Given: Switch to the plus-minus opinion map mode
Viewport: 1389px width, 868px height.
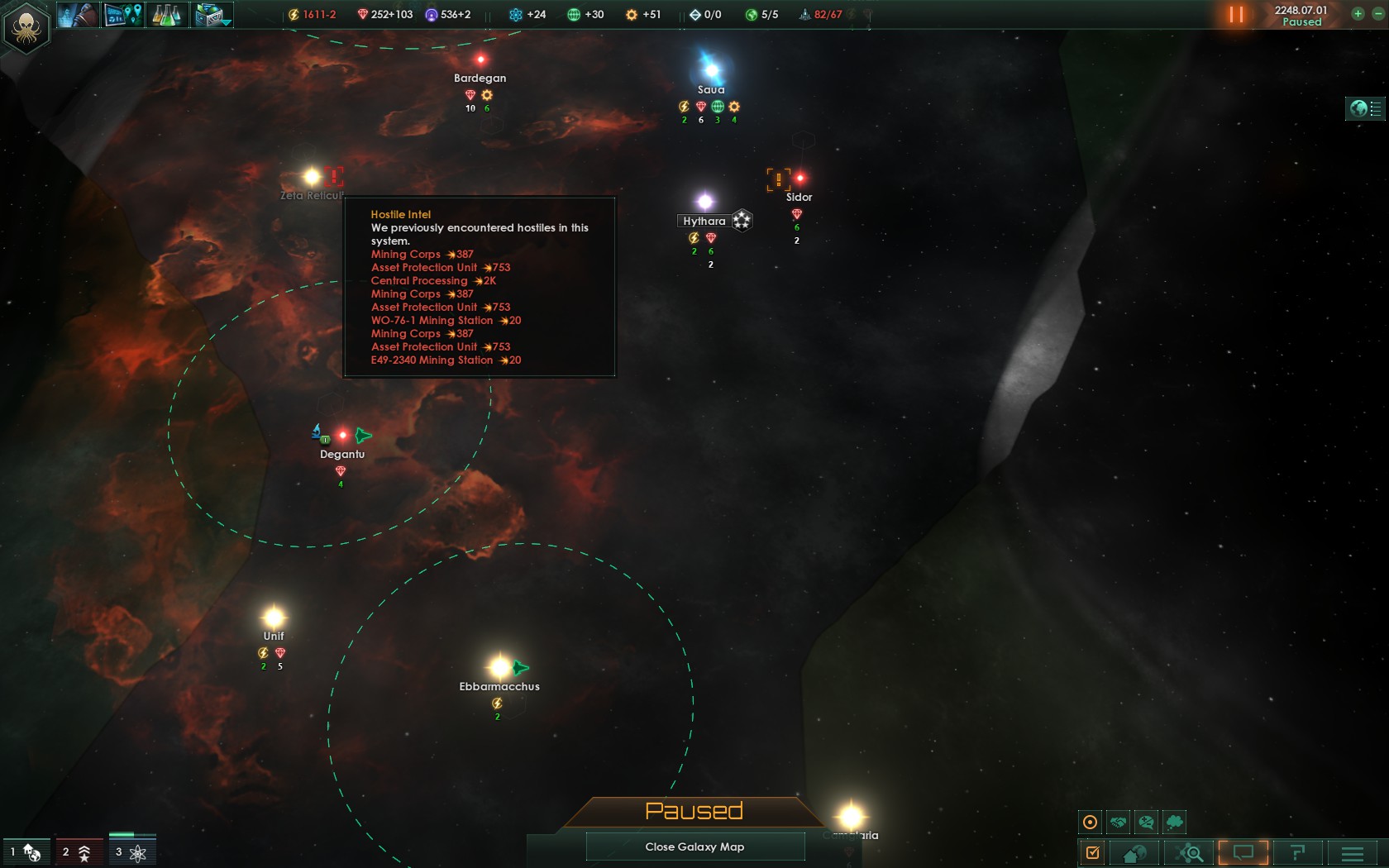Looking at the screenshot, I should (x=1146, y=822).
